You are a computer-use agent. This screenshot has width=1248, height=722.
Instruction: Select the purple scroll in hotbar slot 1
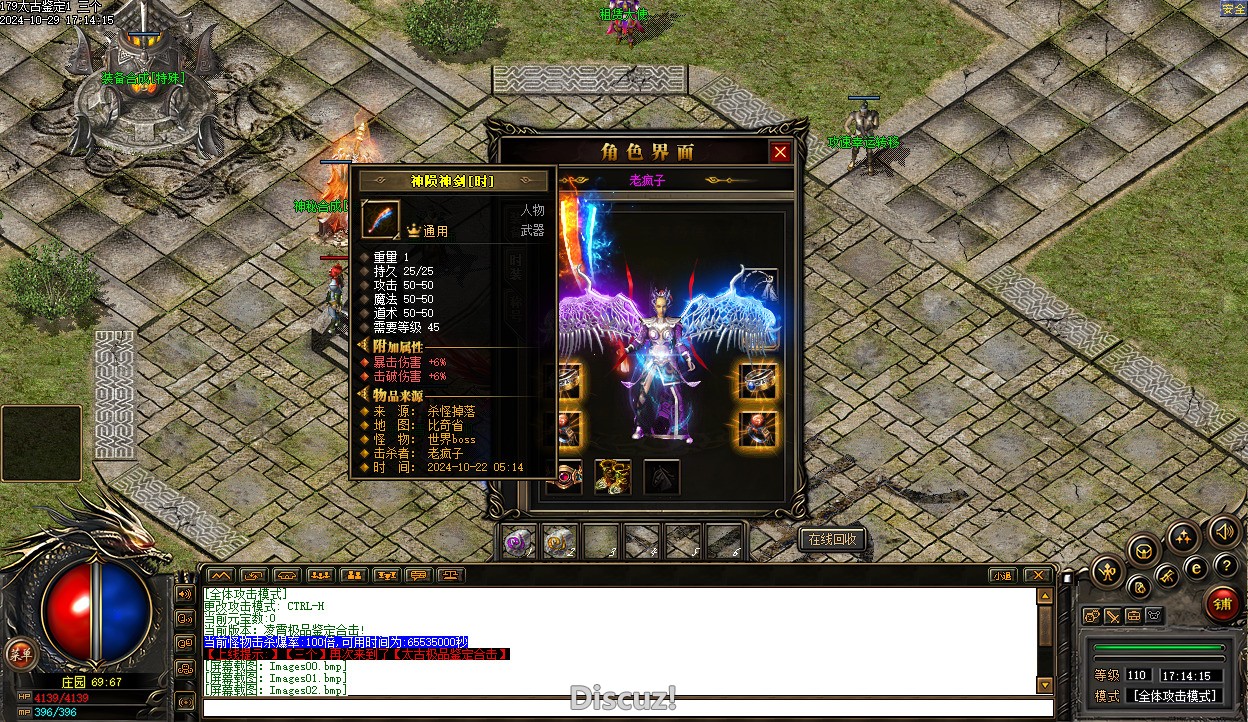(518, 541)
